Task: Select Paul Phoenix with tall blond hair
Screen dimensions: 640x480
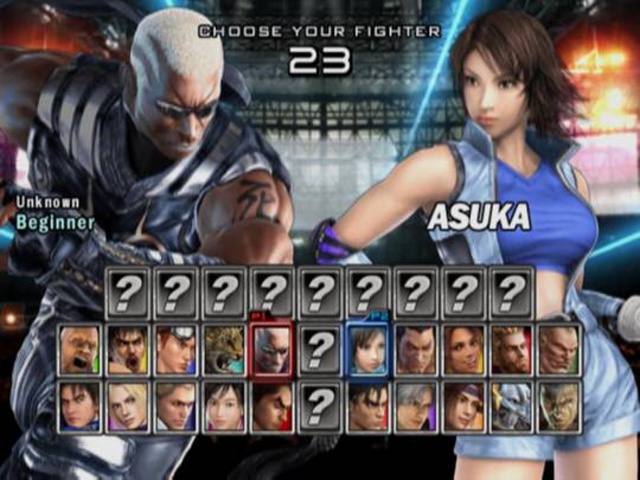Action: click(x=511, y=350)
